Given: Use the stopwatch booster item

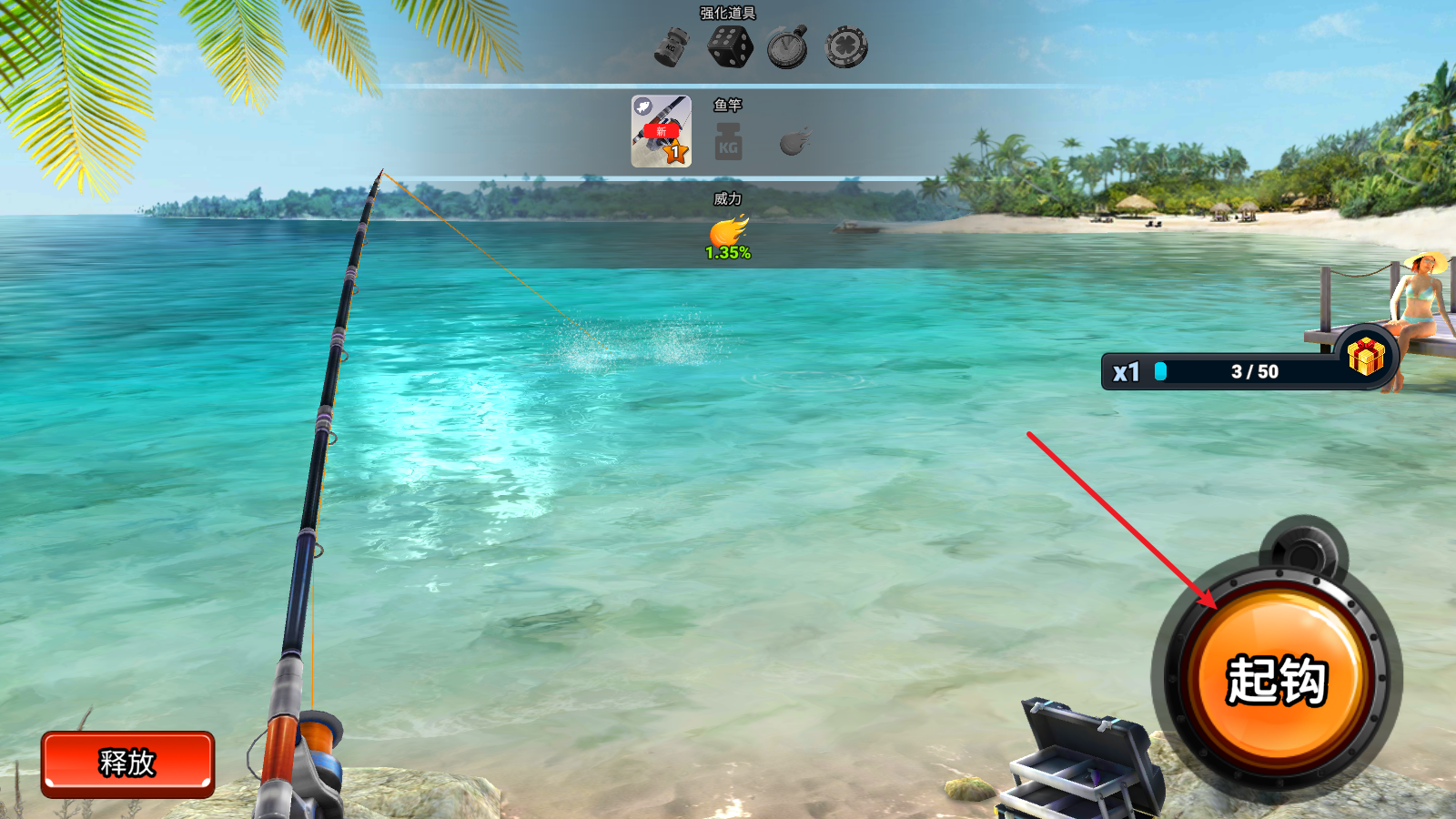Looking at the screenshot, I should (x=788, y=46).
